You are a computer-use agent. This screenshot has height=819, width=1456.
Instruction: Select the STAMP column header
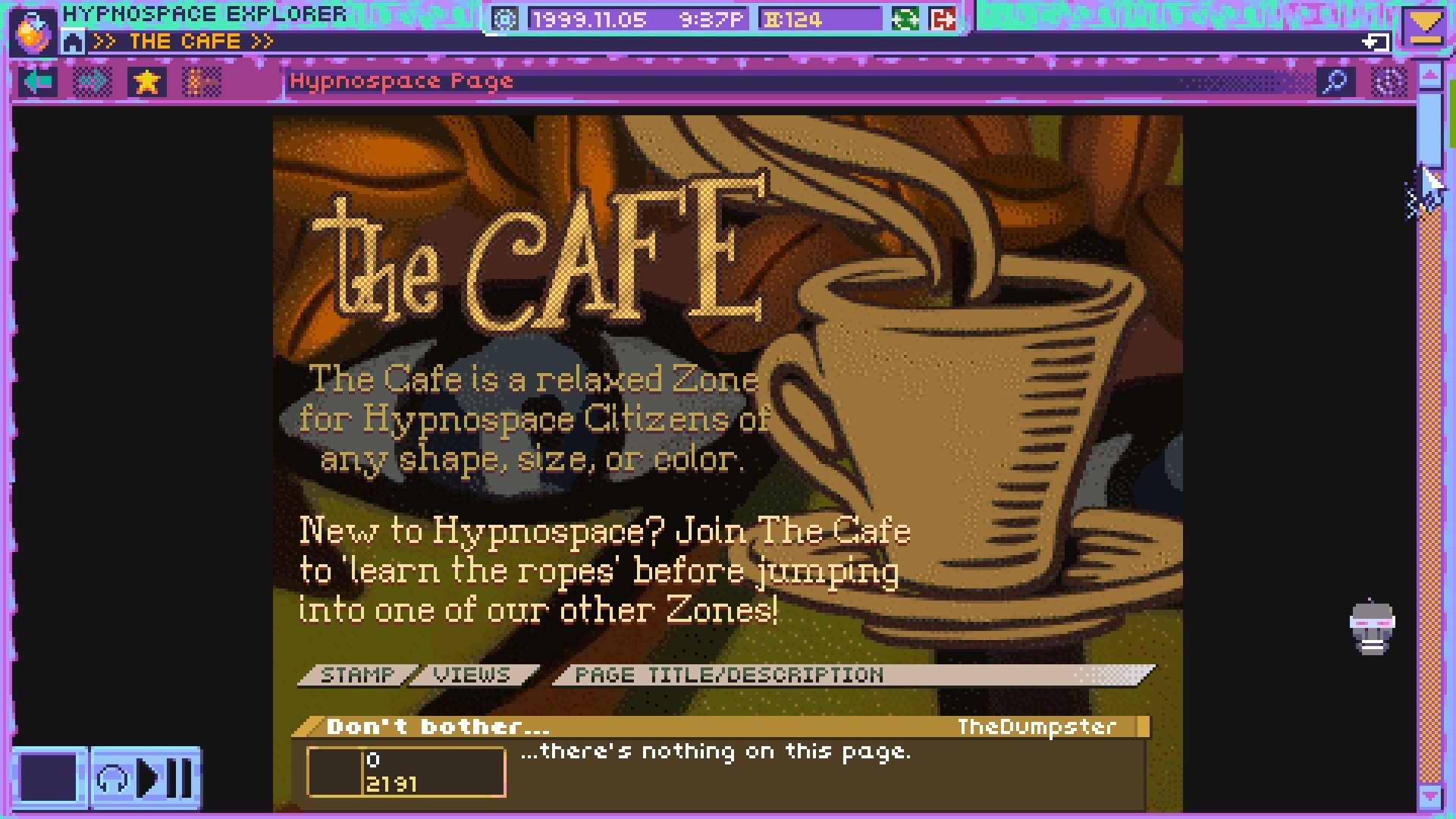click(x=357, y=673)
